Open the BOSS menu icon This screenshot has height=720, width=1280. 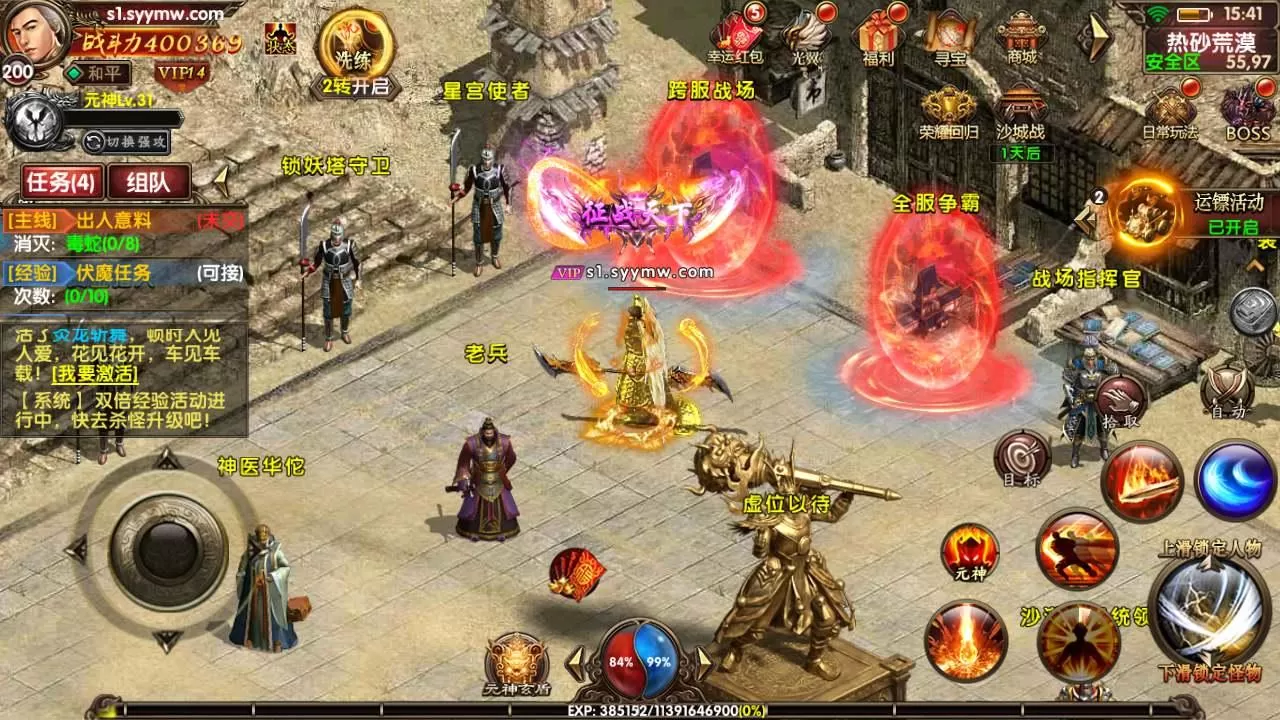point(1247,111)
